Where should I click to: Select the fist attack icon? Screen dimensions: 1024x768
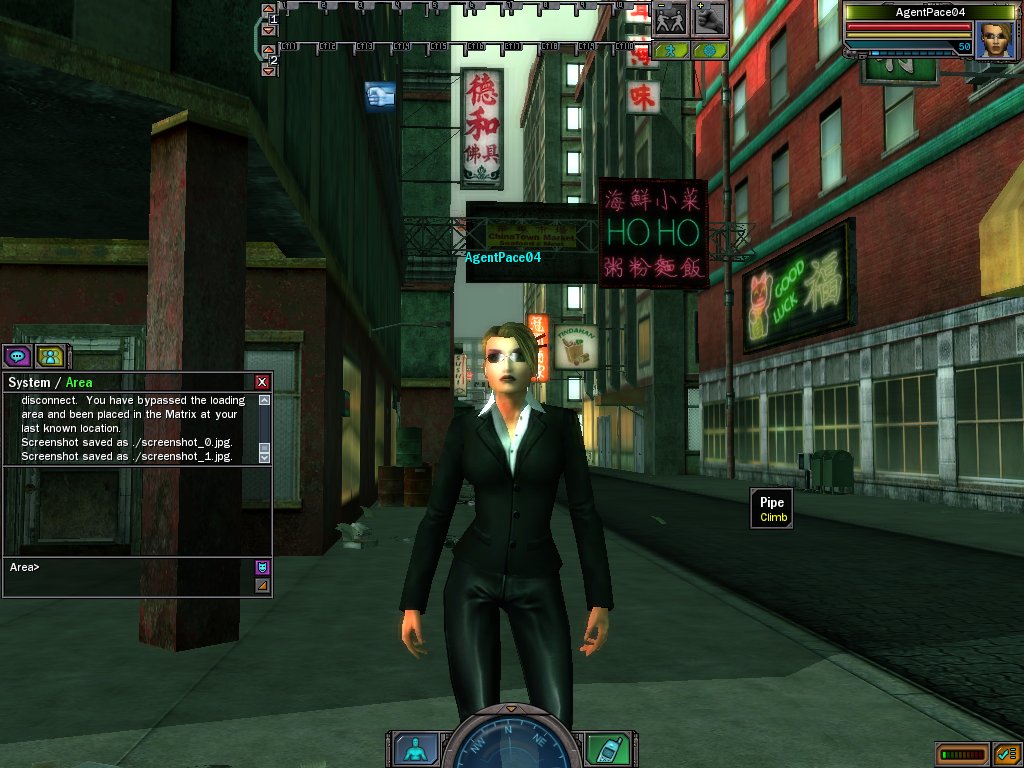pos(709,18)
